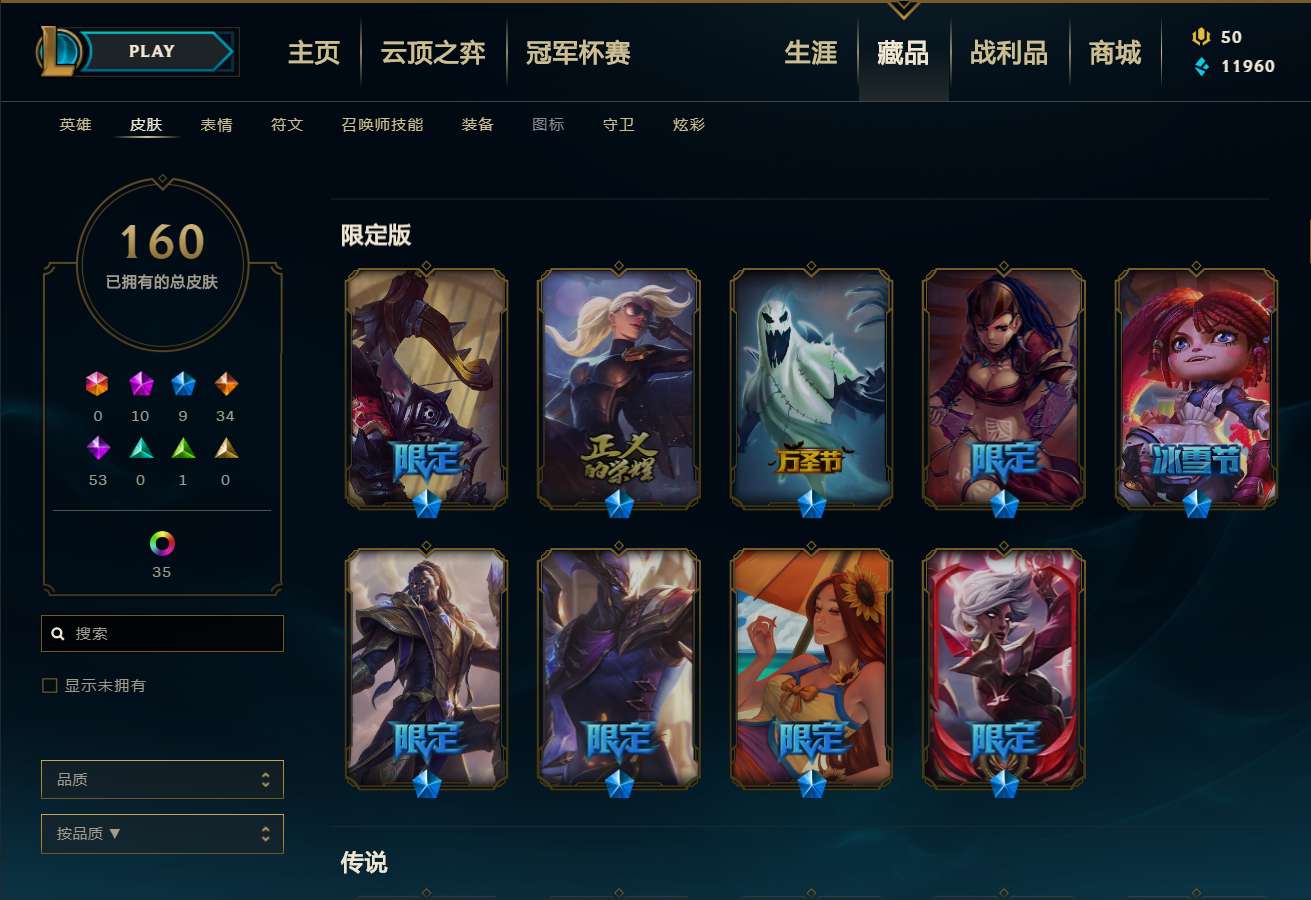This screenshot has height=900, width=1311.
Task: Open the 战利品 menu item
Action: (1009, 54)
